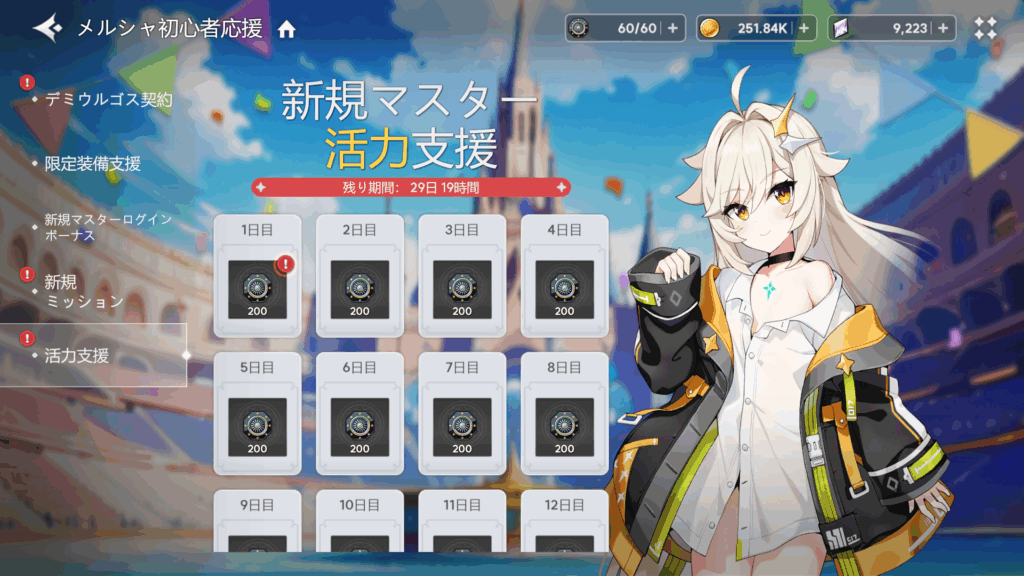The width and height of the screenshot is (1024, 576).
Task: Open the four-diamond menu icon
Action: pos(986,28)
